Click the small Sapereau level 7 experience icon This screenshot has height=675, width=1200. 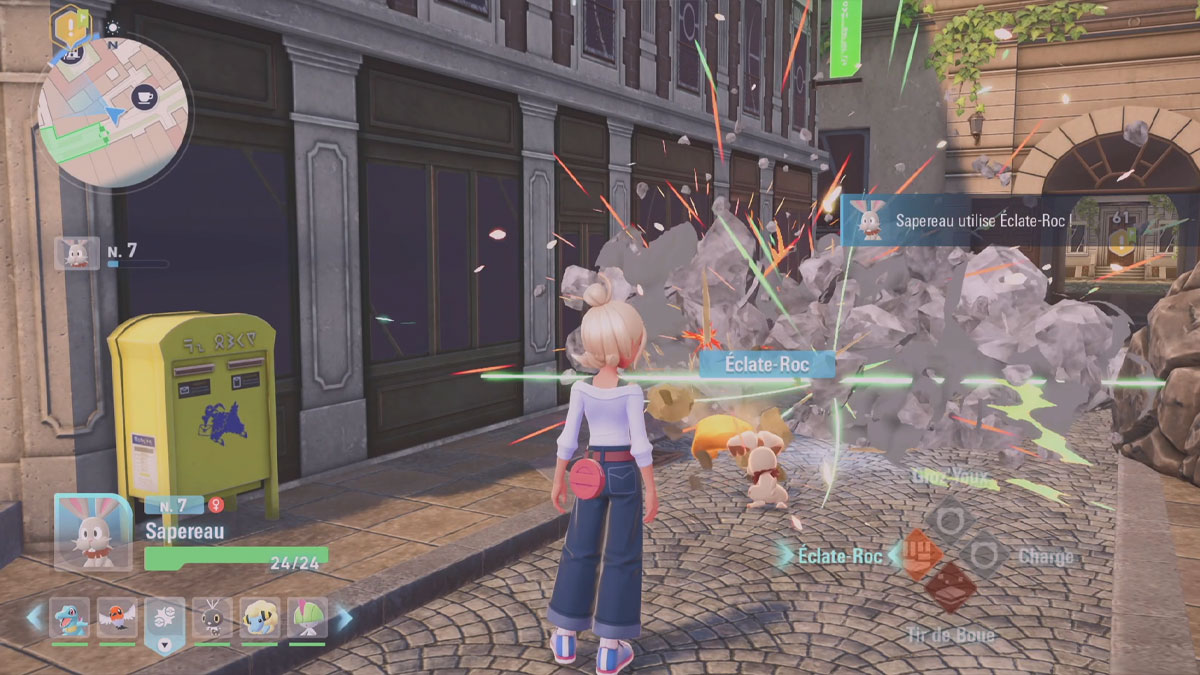point(77,253)
